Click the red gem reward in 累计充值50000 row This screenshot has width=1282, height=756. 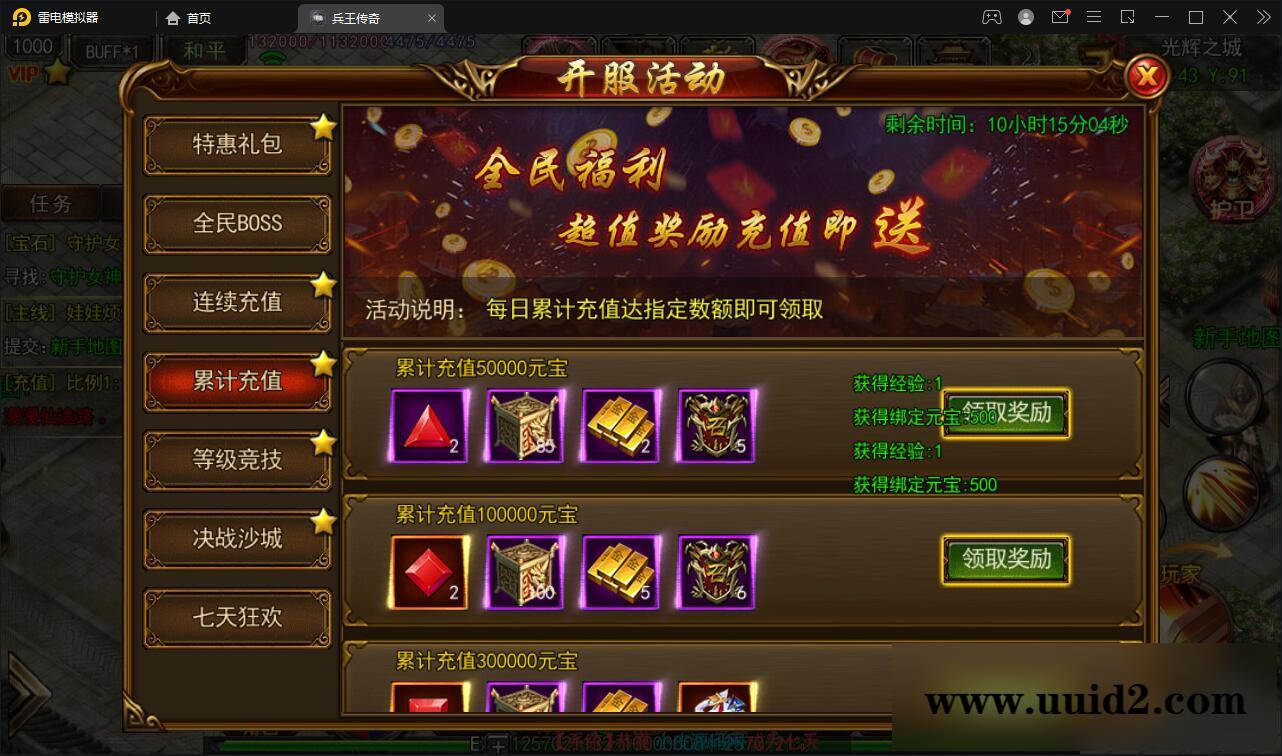(x=427, y=424)
